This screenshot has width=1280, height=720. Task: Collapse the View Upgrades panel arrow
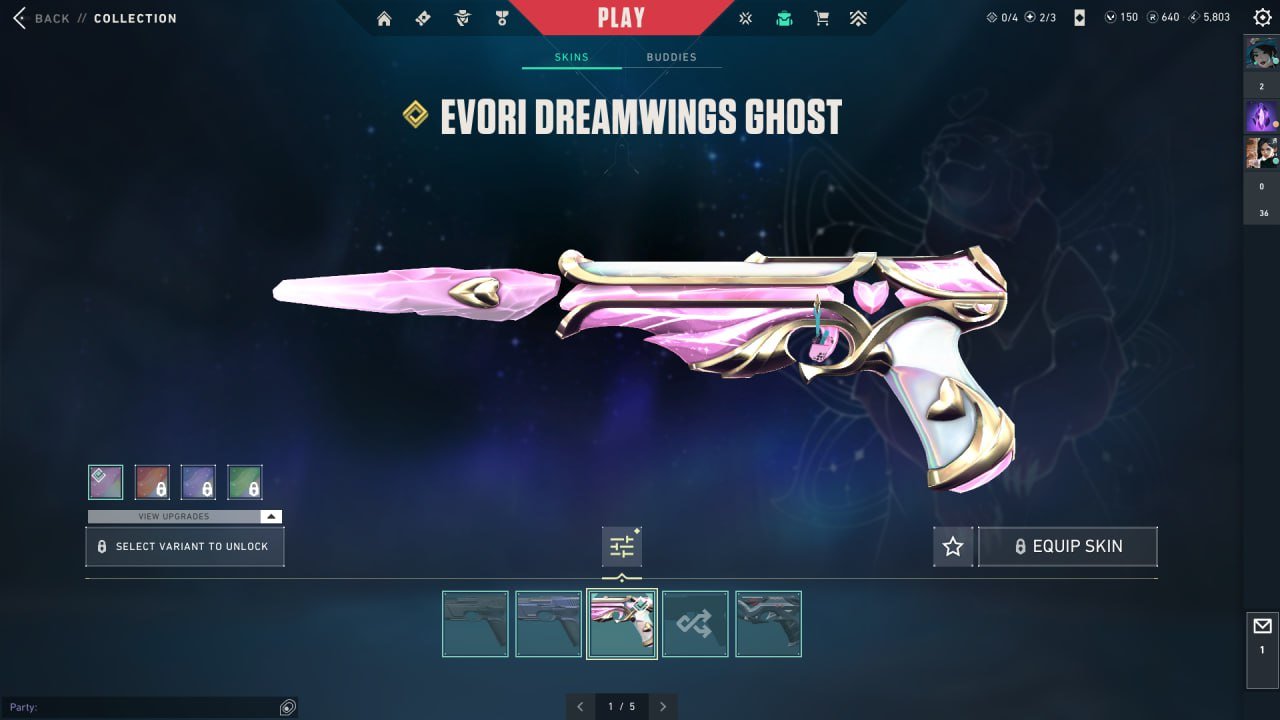point(269,516)
